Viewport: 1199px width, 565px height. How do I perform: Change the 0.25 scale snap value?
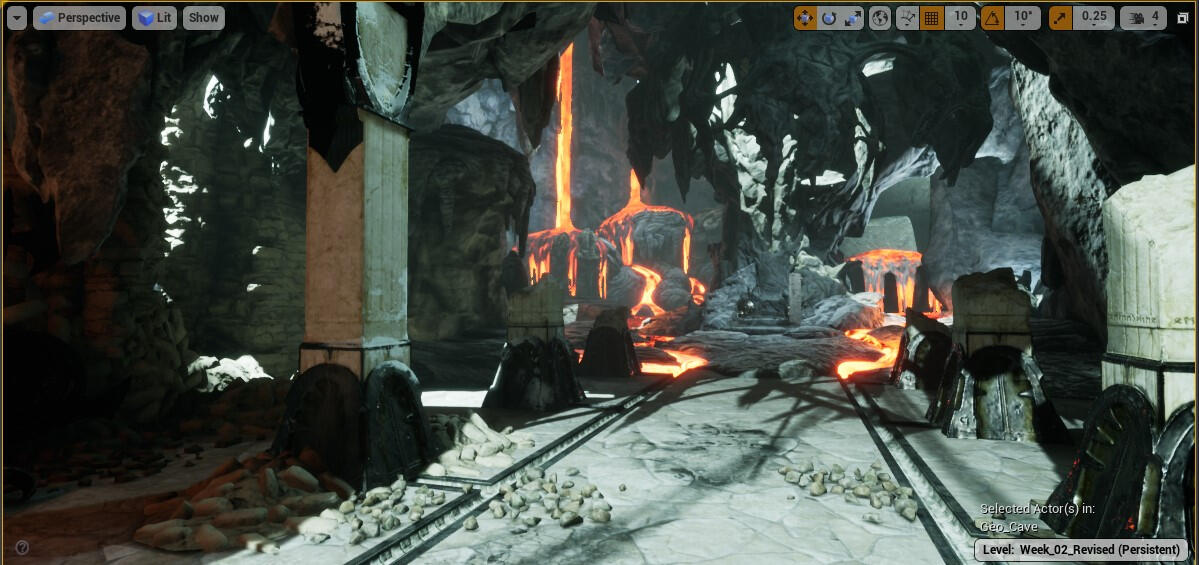click(x=1094, y=17)
